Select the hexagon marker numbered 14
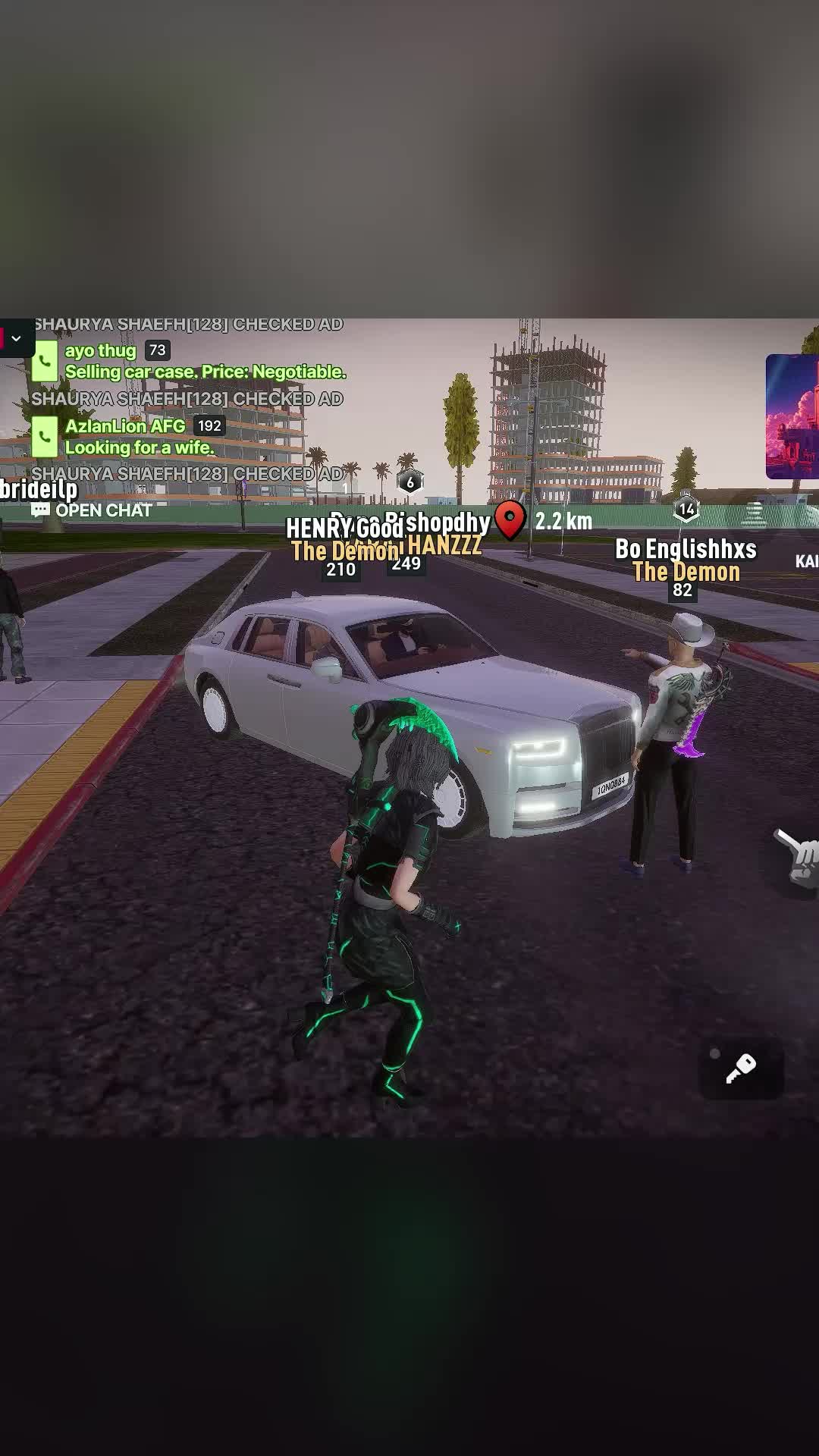This screenshot has height=1456, width=819. point(686,510)
